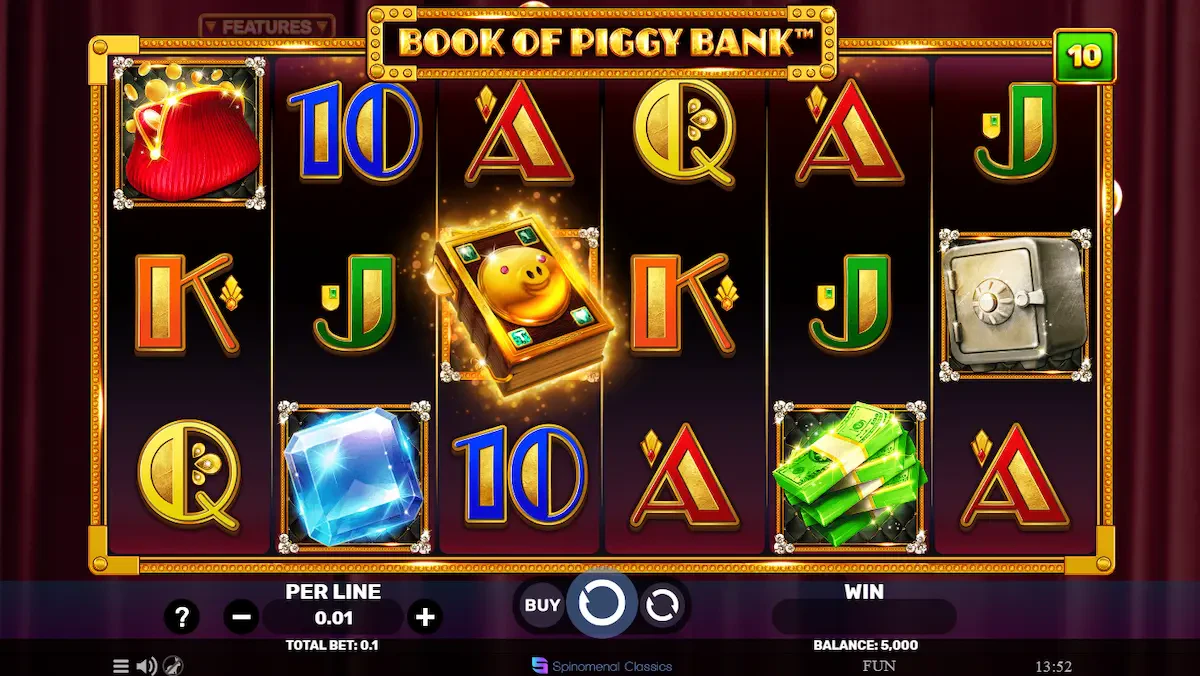This screenshot has height=676, width=1200.
Task: Open the question mark help info
Action: tap(181, 617)
